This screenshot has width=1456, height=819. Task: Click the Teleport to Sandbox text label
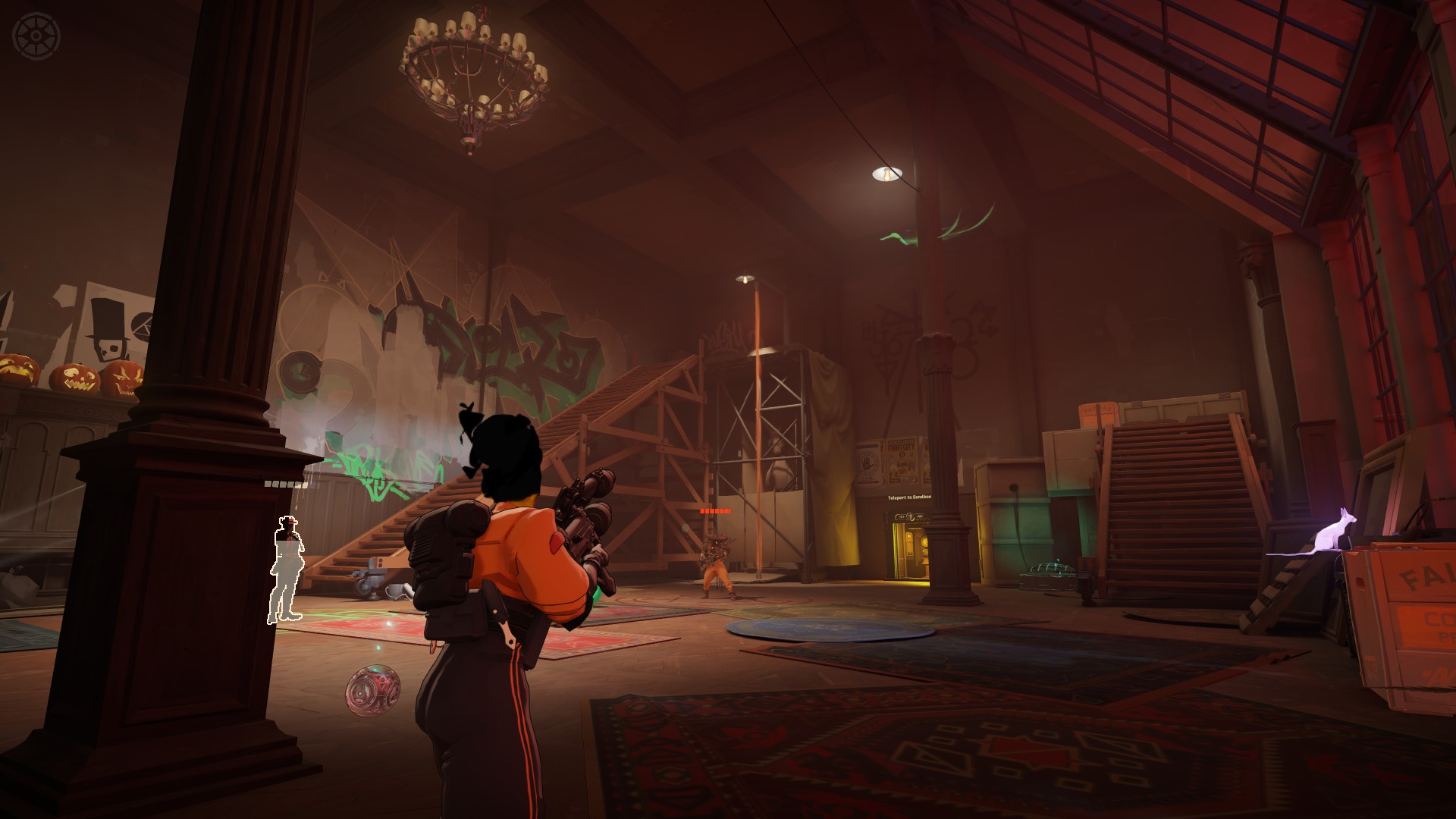coord(910,497)
